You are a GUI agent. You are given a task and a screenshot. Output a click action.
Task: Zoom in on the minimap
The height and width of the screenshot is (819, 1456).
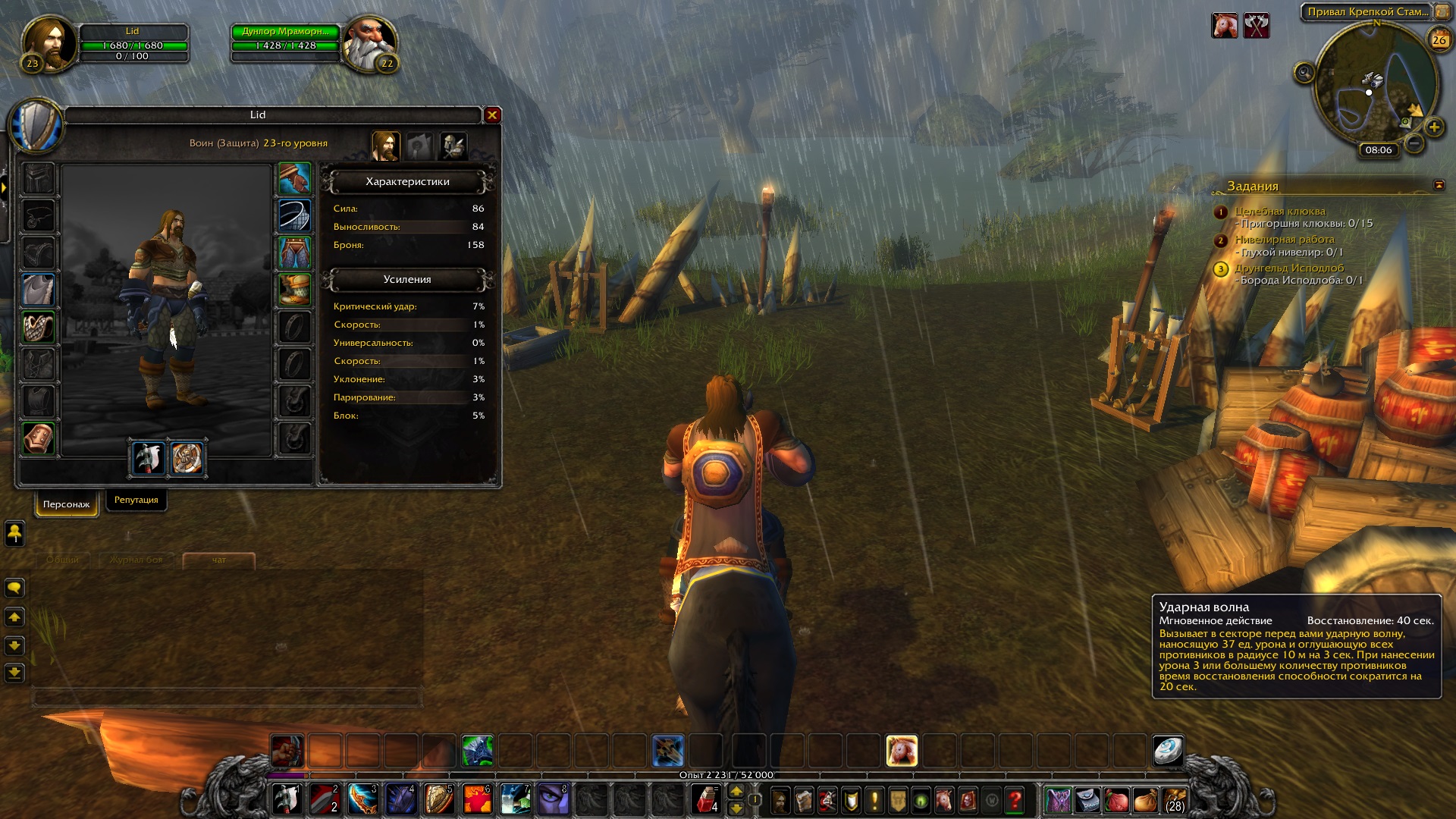[x=1434, y=127]
